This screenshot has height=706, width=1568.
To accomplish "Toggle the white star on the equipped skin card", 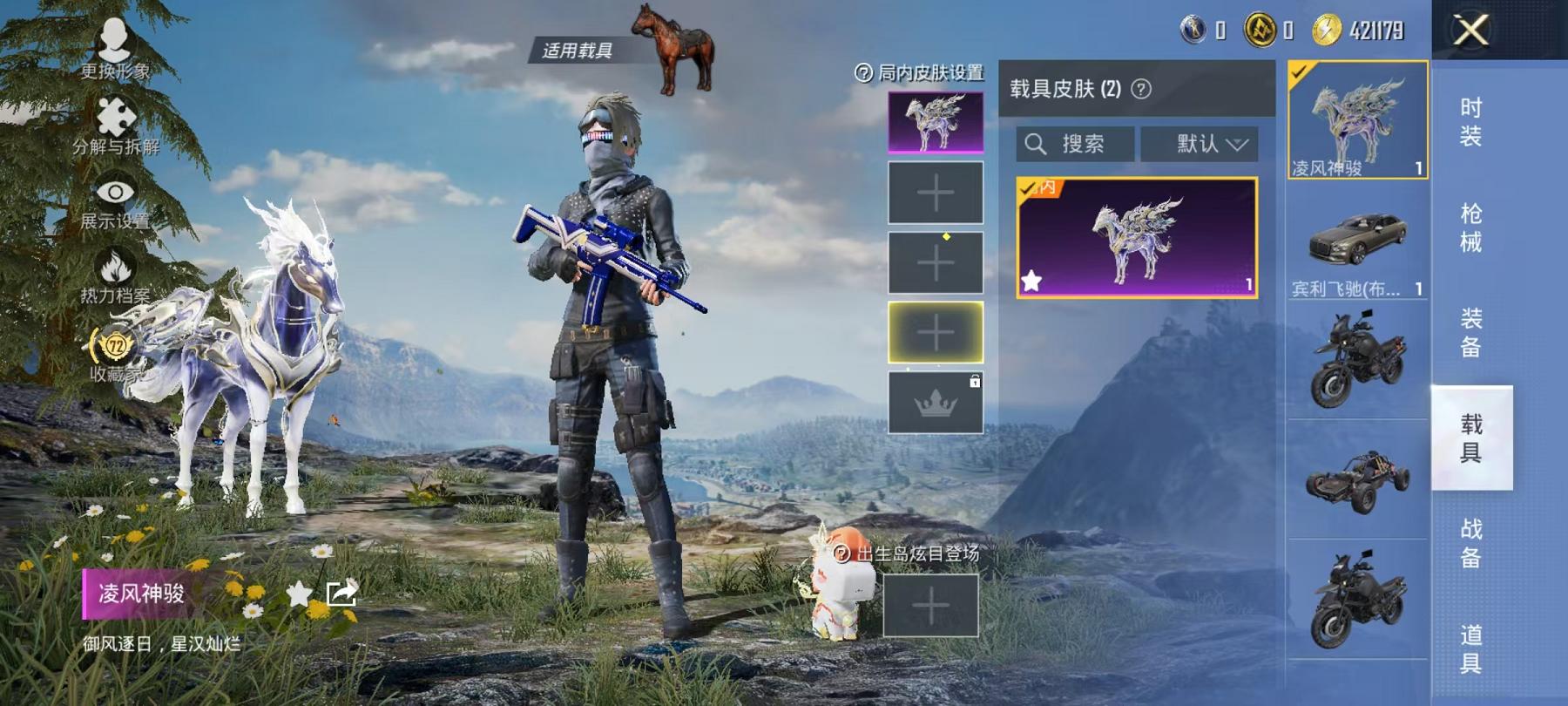I will 1033,281.
